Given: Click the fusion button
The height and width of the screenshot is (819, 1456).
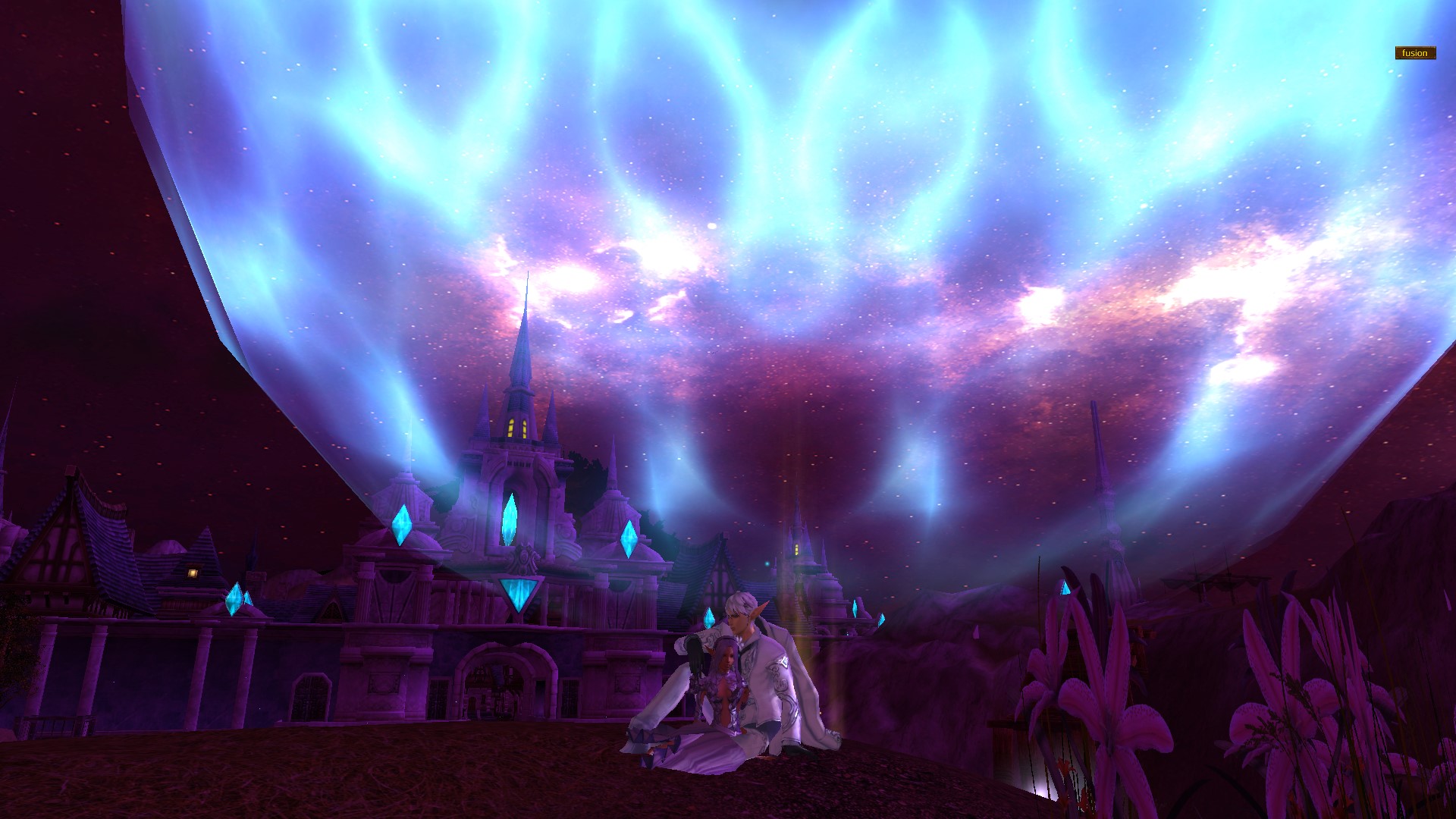Looking at the screenshot, I should pyautogui.click(x=1415, y=53).
